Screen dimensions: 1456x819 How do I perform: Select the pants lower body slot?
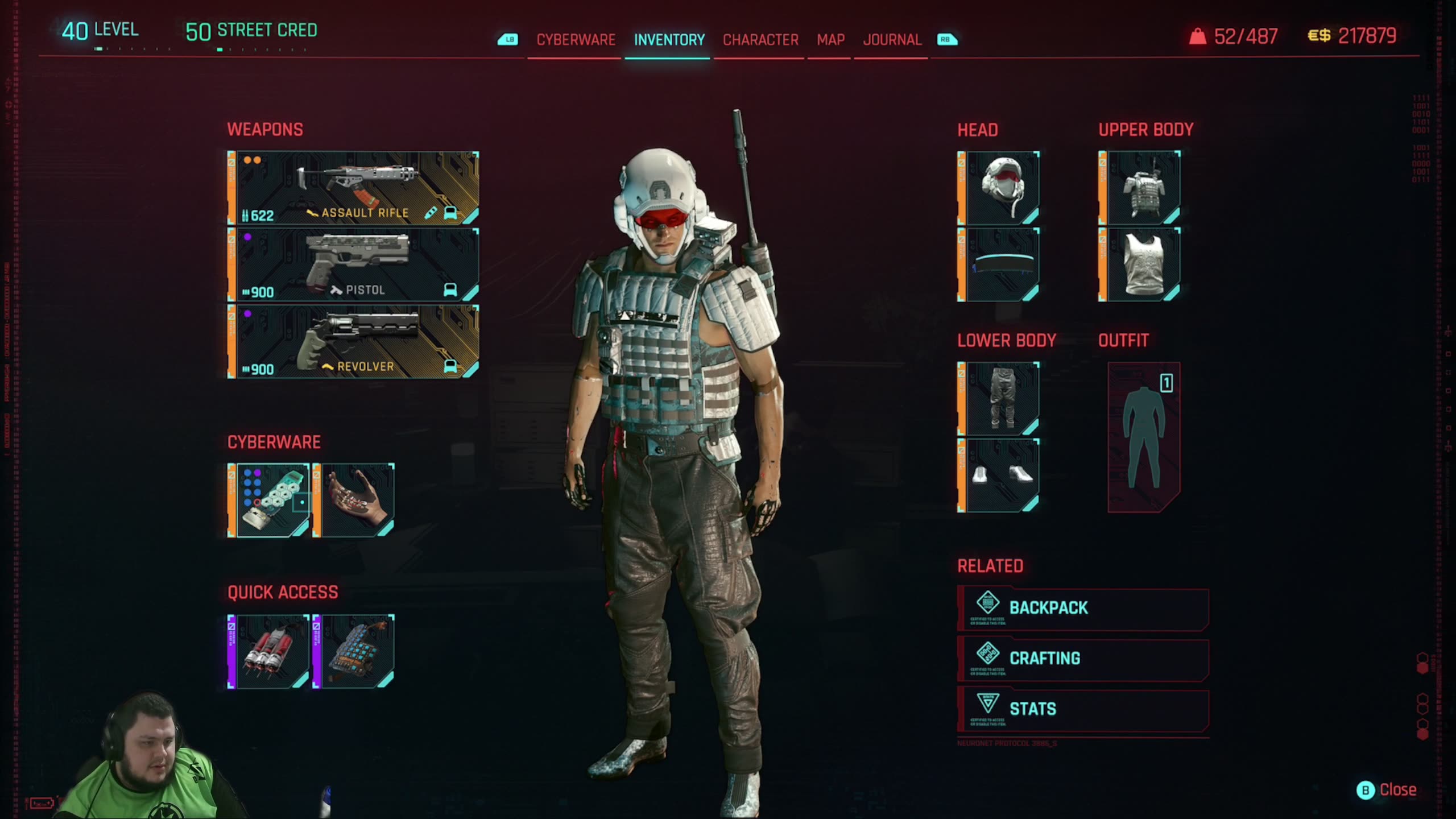point(1000,399)
